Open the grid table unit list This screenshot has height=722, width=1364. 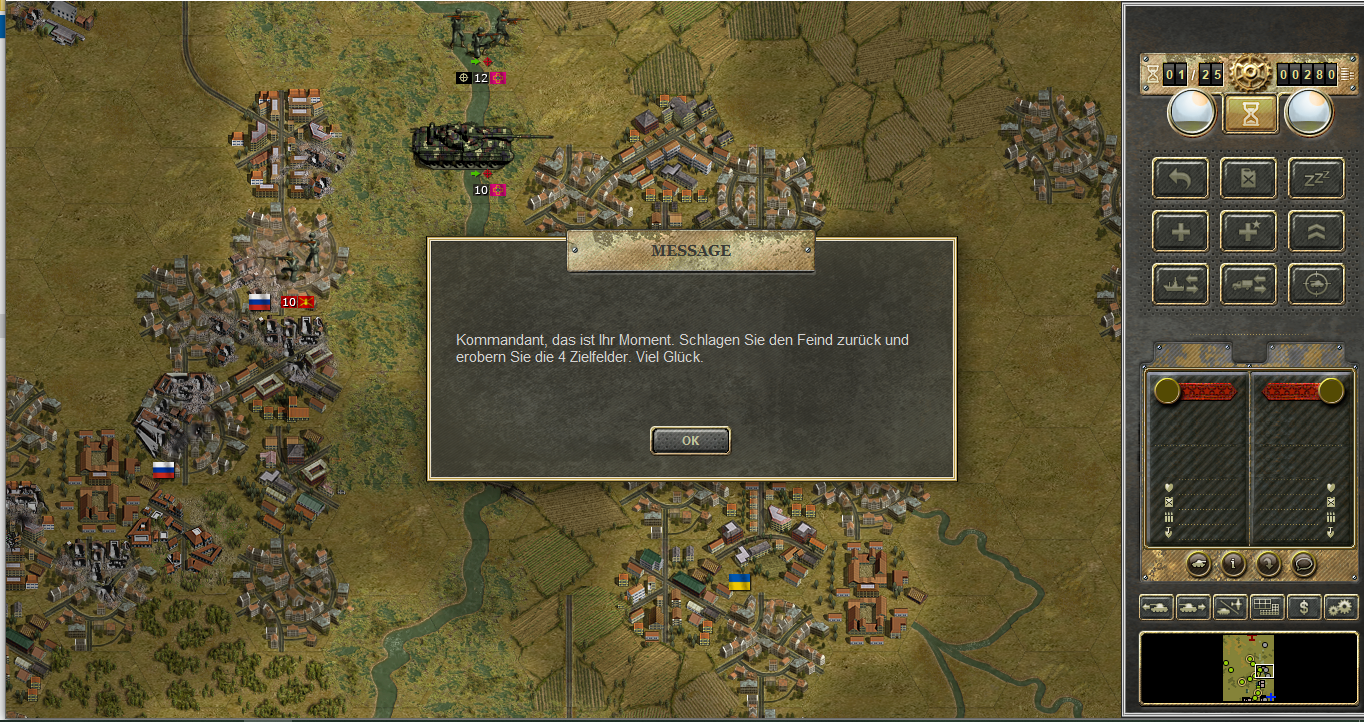1267,606
